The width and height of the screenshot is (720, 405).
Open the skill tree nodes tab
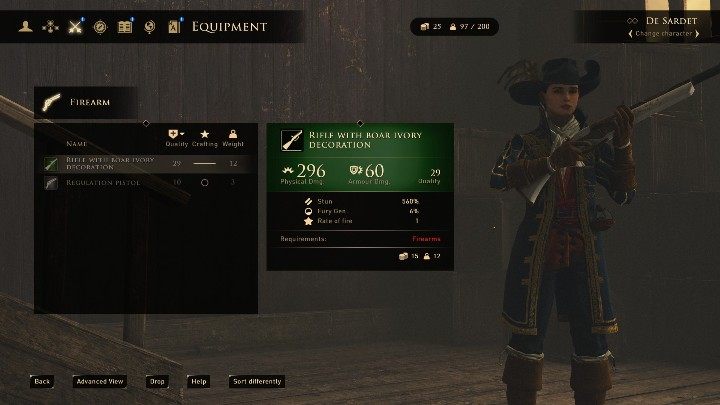click(x=49, y=26)
